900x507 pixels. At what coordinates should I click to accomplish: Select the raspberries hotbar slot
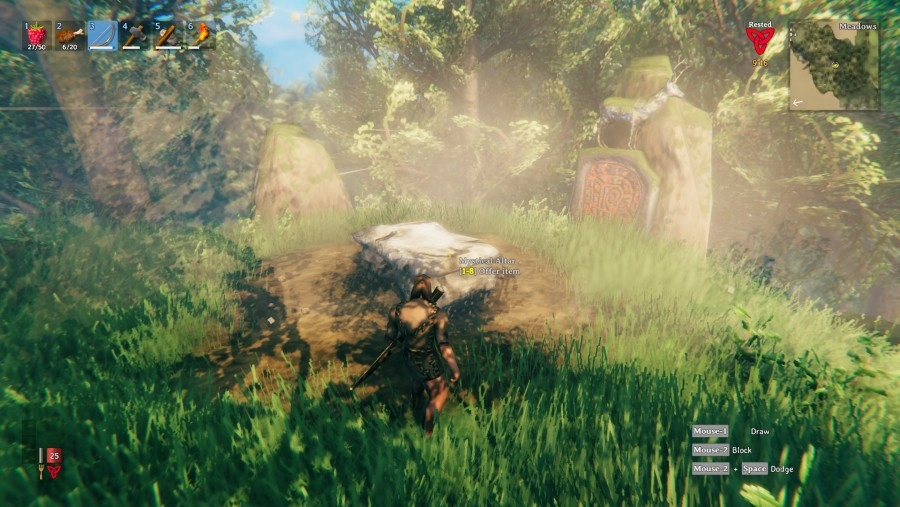37,35
